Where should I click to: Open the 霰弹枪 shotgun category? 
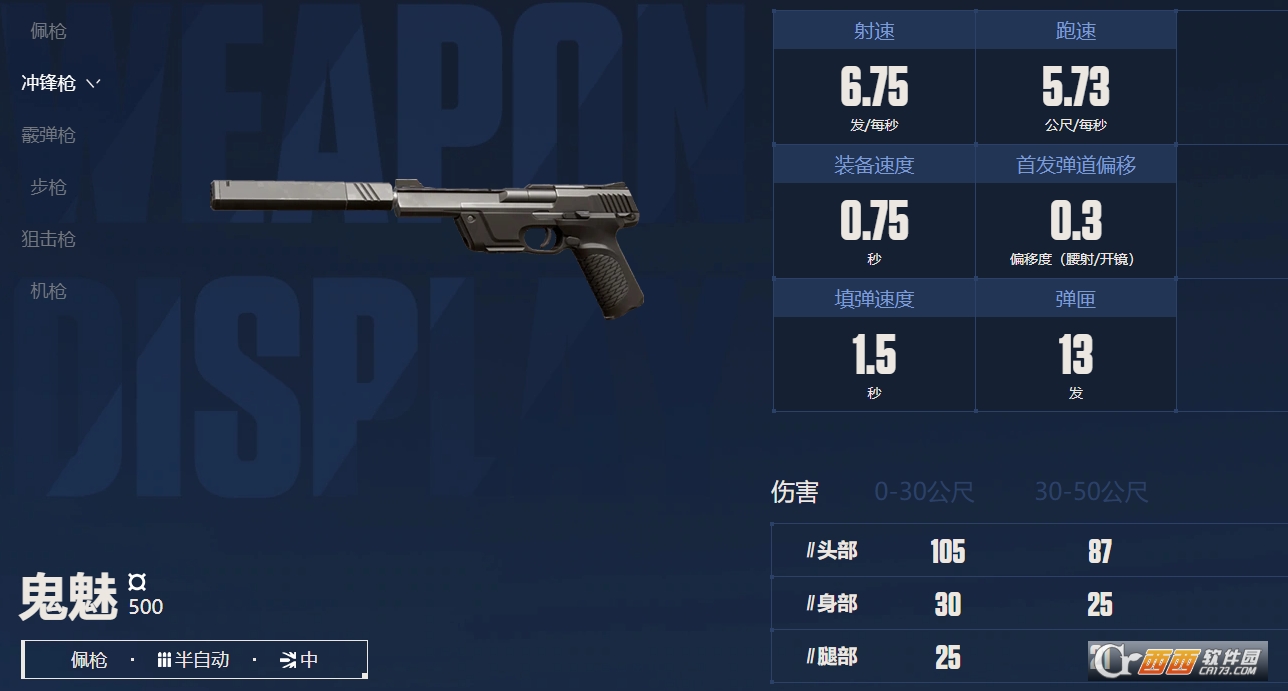(48, 135)
